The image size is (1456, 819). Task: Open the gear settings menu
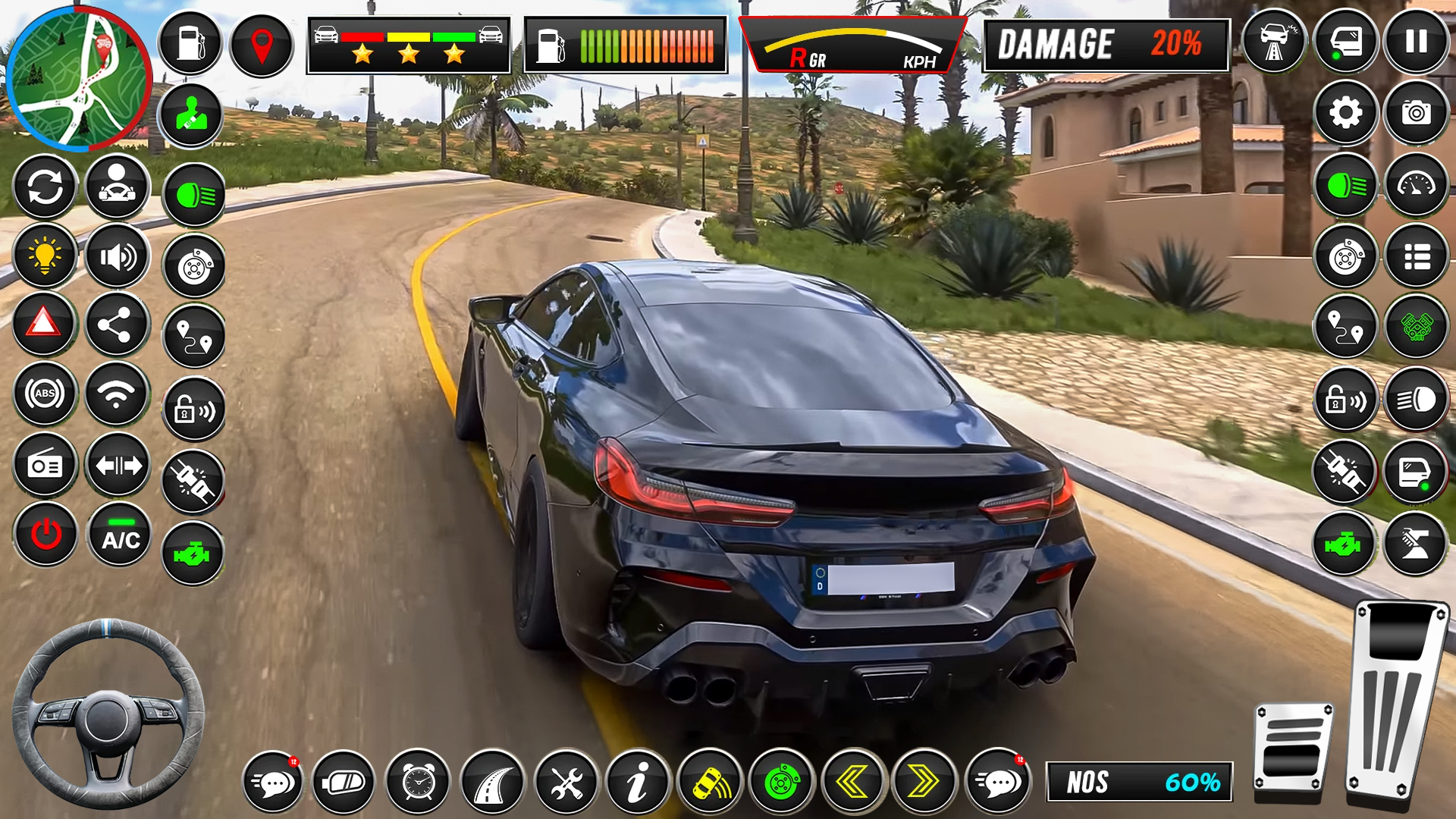pos(1345,114)
